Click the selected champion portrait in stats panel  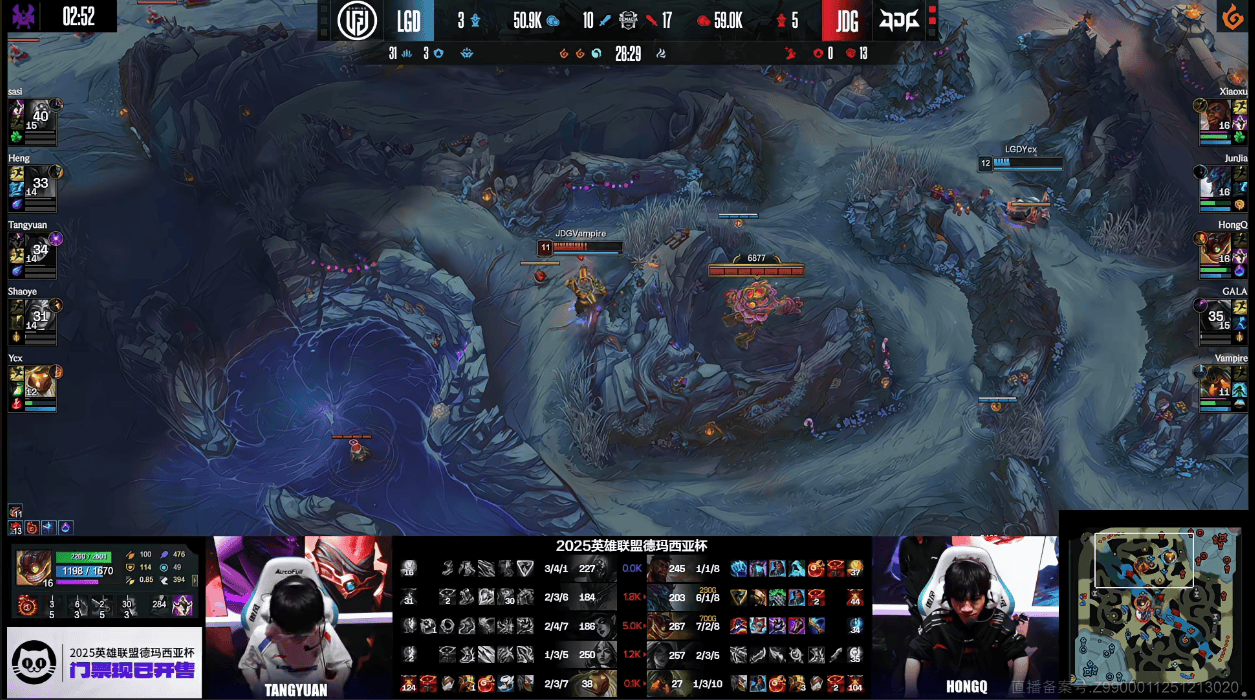(33, 566)
